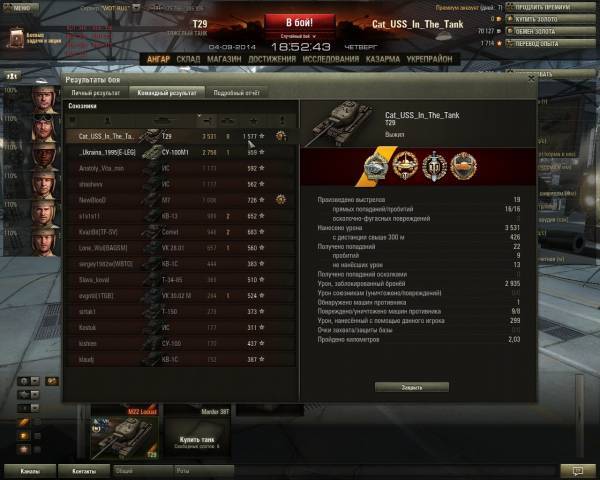Open the «УКРЕПРАЙОН» section
The image size is (600, 480).
[x=431, y=59]
